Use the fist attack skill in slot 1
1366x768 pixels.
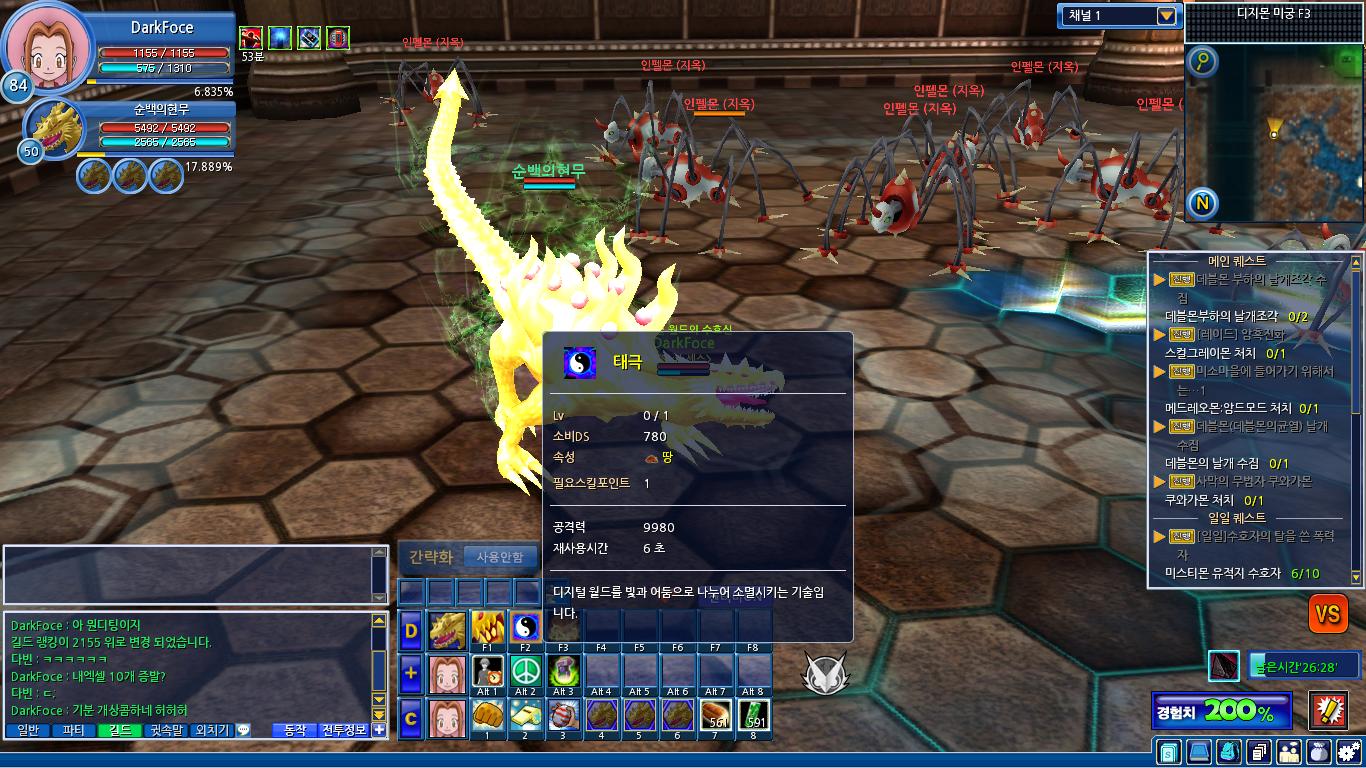coord(487,716)
